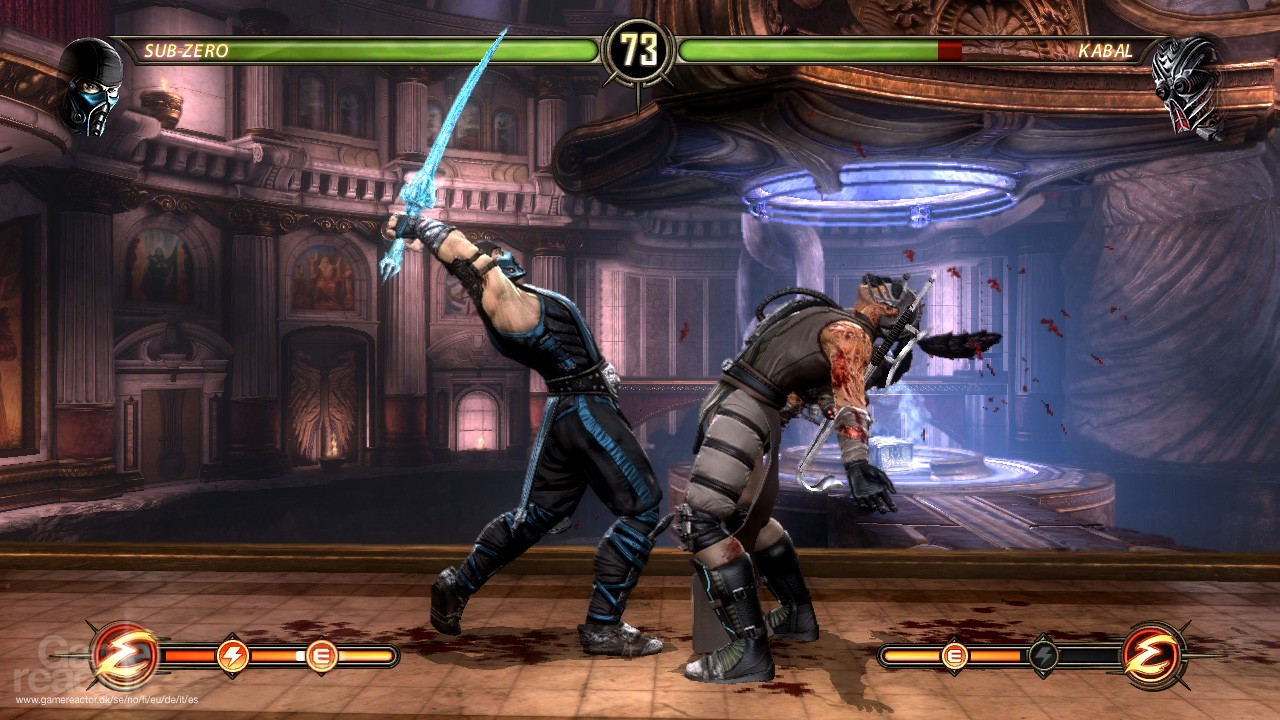Screen dimensions: 1280x720
Task: Choose the E marker on Kabal's meter
Action: click(954, 656)
